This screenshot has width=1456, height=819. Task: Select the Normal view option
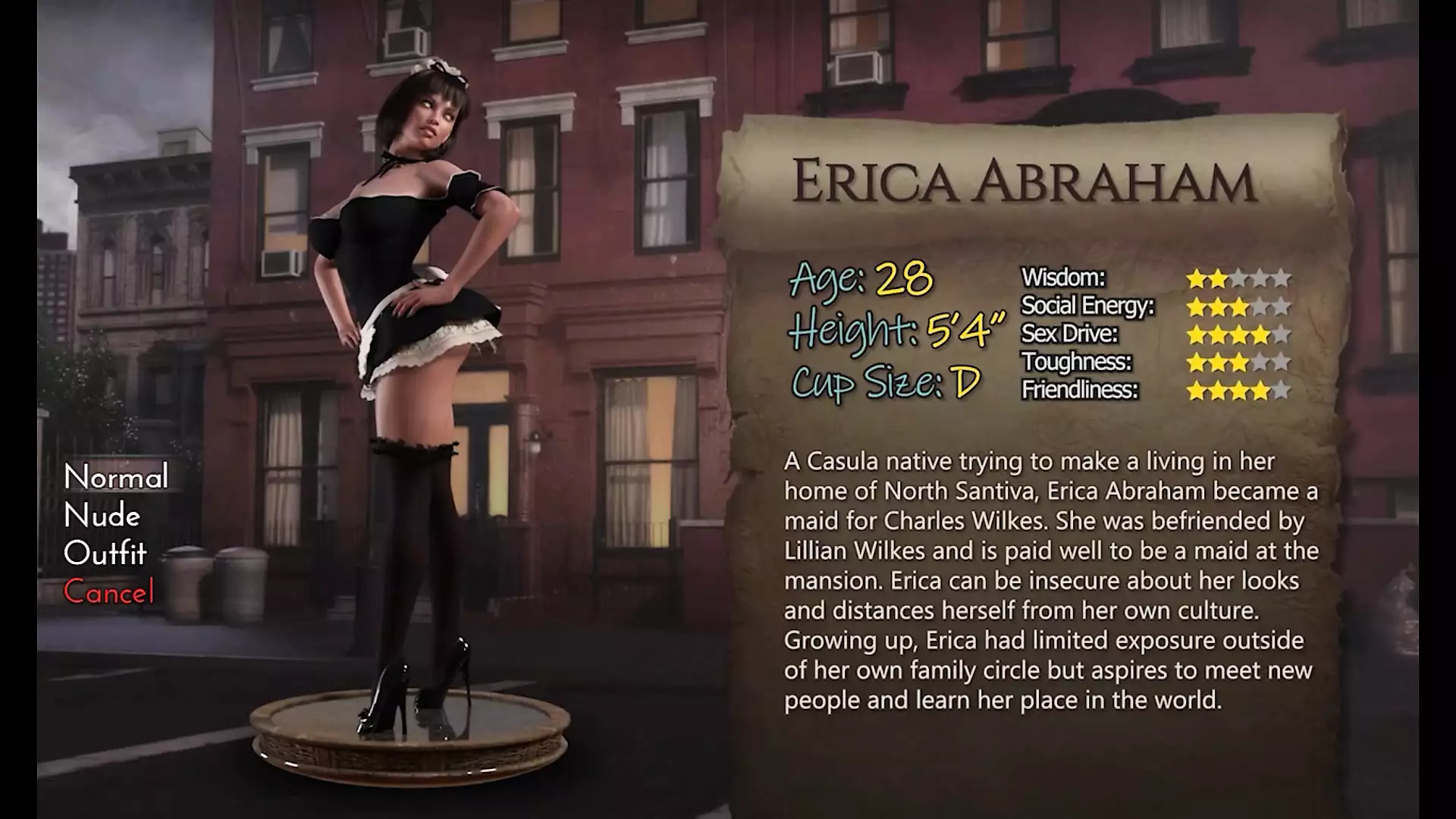pos(116,478)
